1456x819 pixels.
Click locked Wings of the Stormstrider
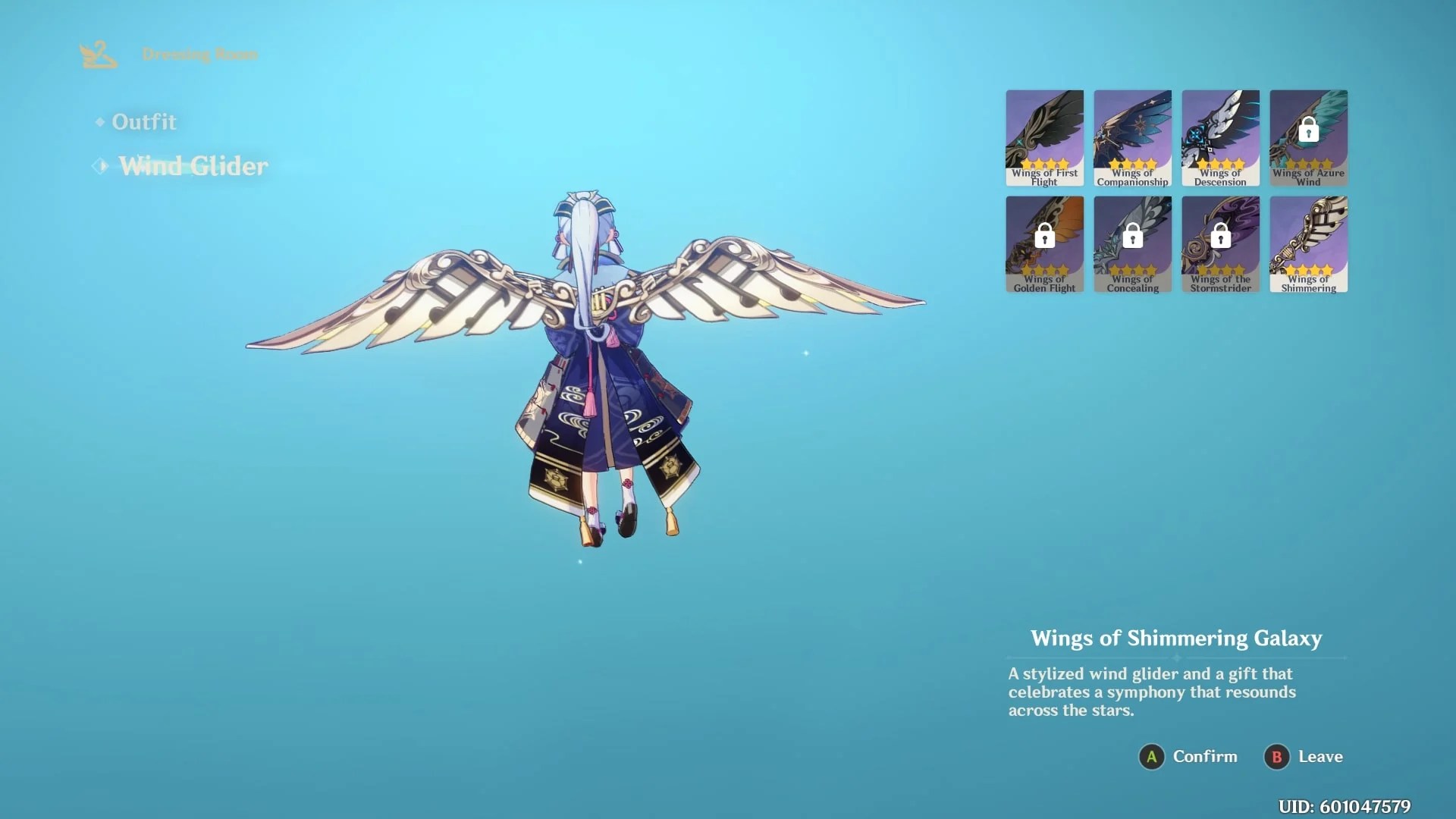1220,243
